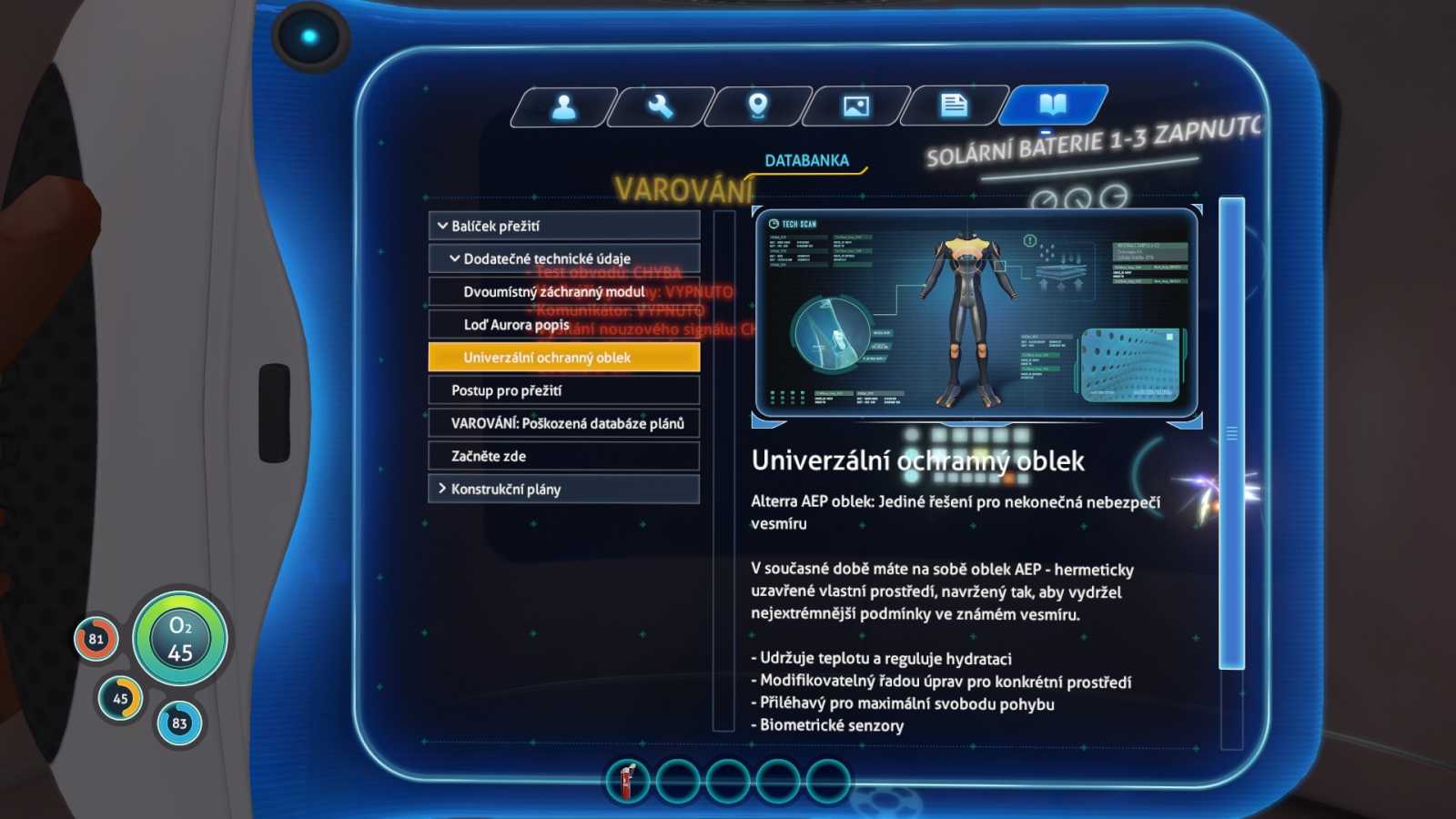The image size is (1456, 819).
Task: Expand the Konstrukční plány section
Action: (x=563, y=489)
